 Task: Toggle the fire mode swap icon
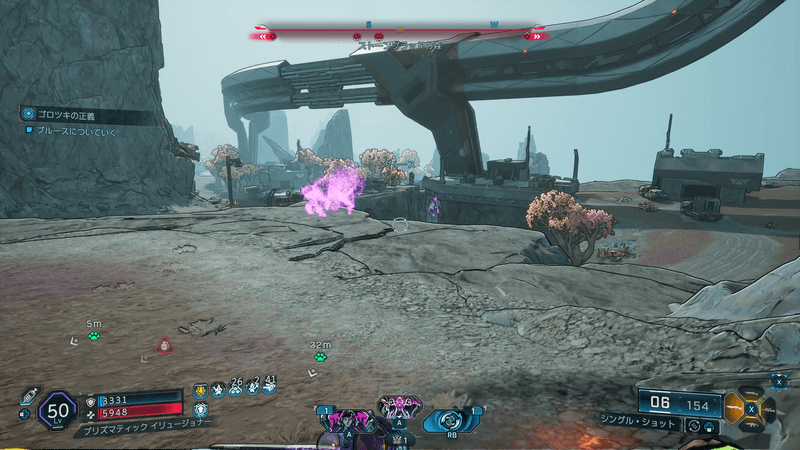694,424
